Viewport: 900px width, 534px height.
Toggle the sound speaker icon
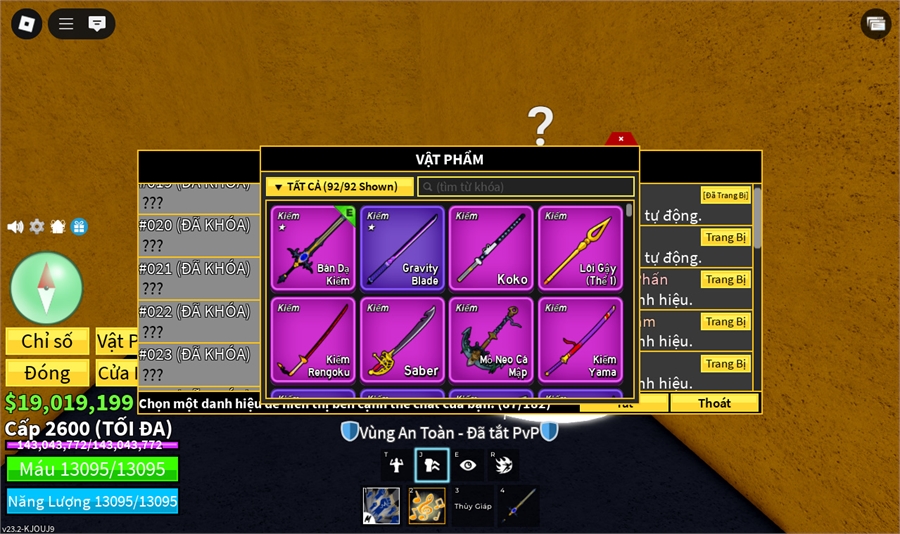[15, 227]
